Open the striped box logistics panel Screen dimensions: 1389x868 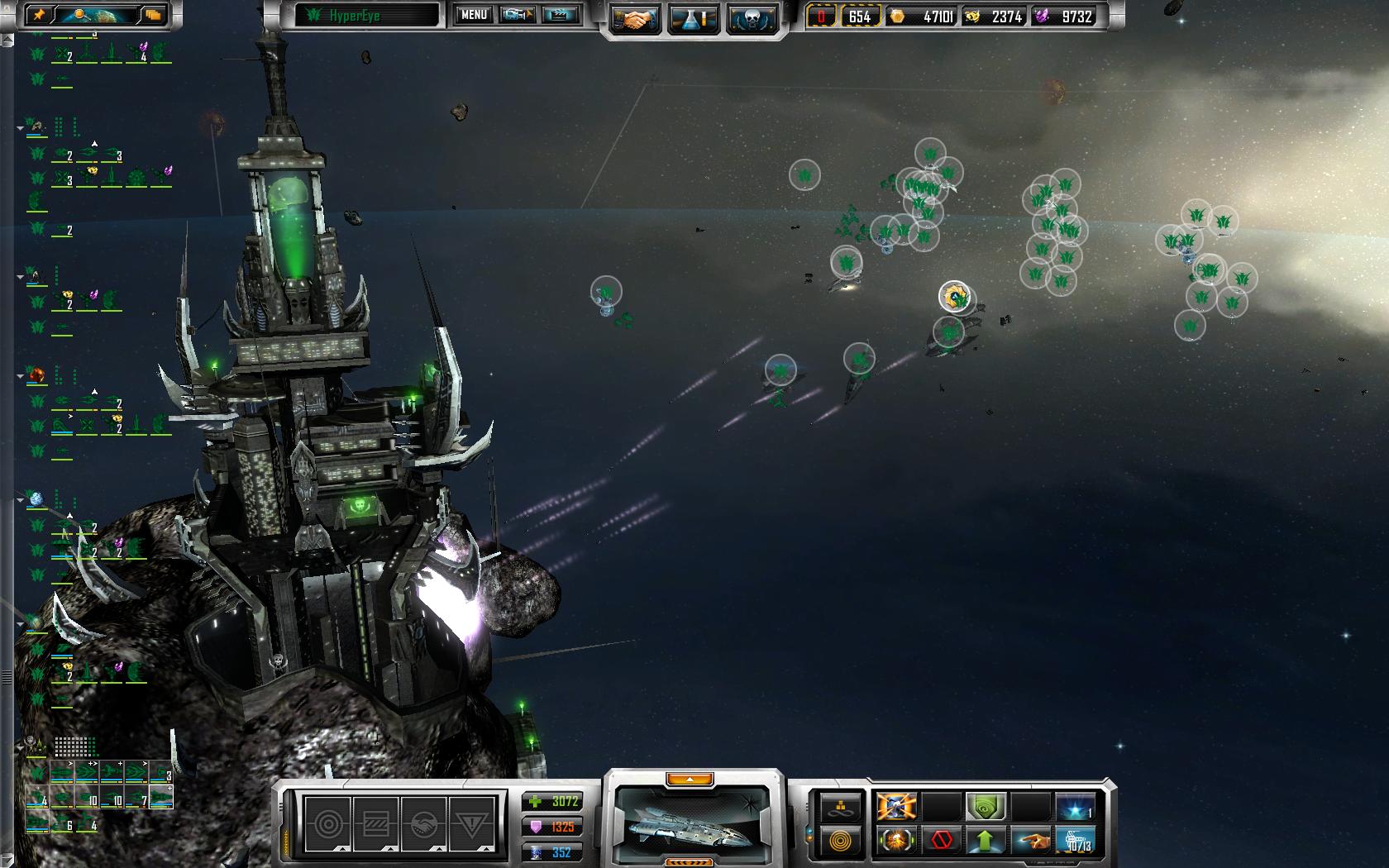375,823
